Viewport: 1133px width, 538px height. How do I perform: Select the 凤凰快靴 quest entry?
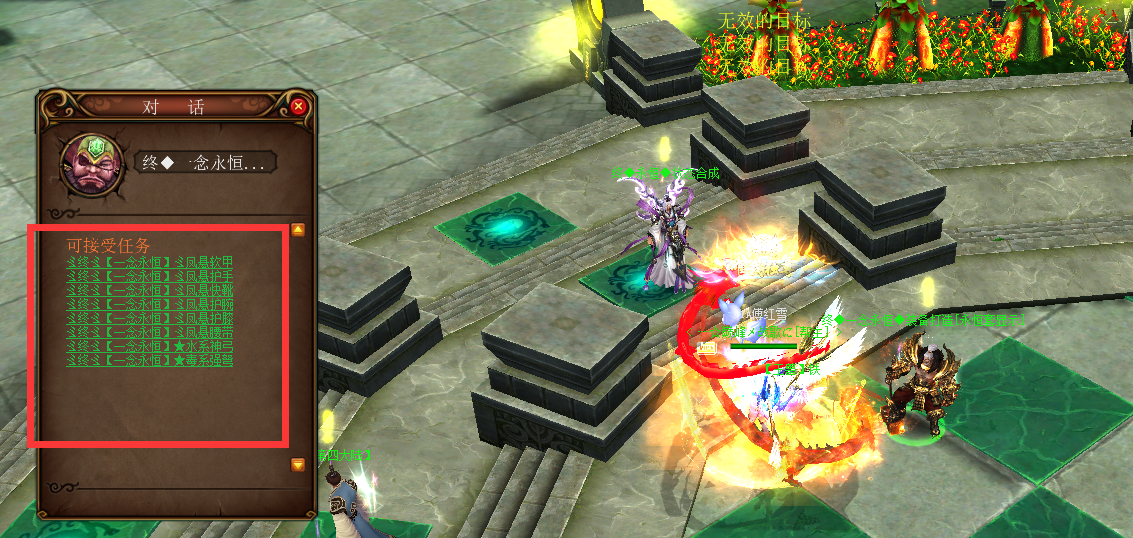pyautogui.click(x=149, y=290)
